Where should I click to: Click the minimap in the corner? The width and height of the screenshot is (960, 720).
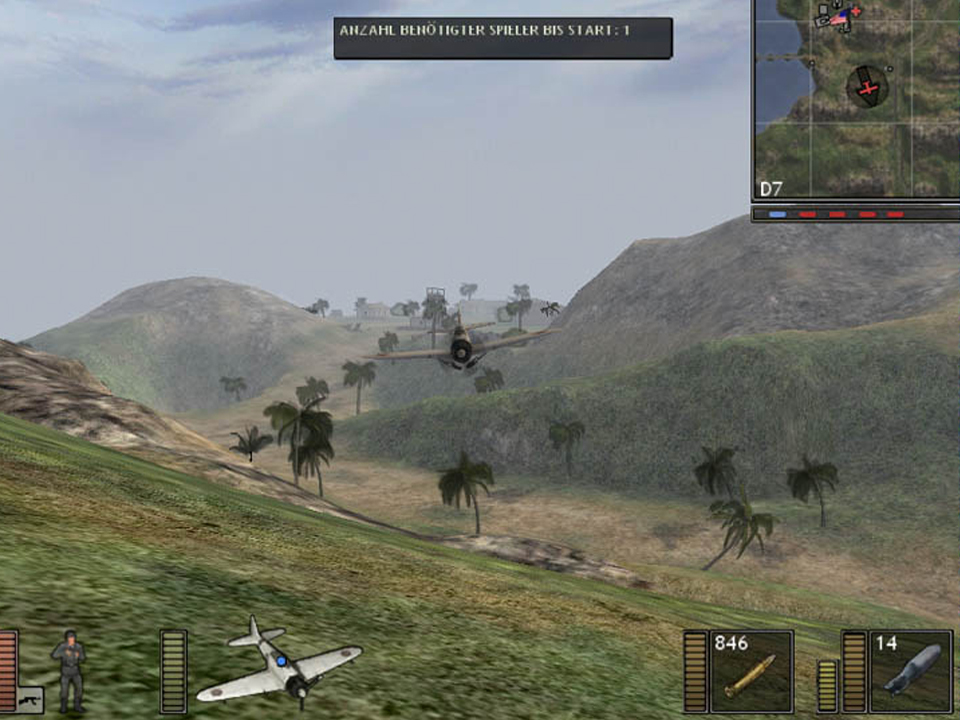[856, 98]
